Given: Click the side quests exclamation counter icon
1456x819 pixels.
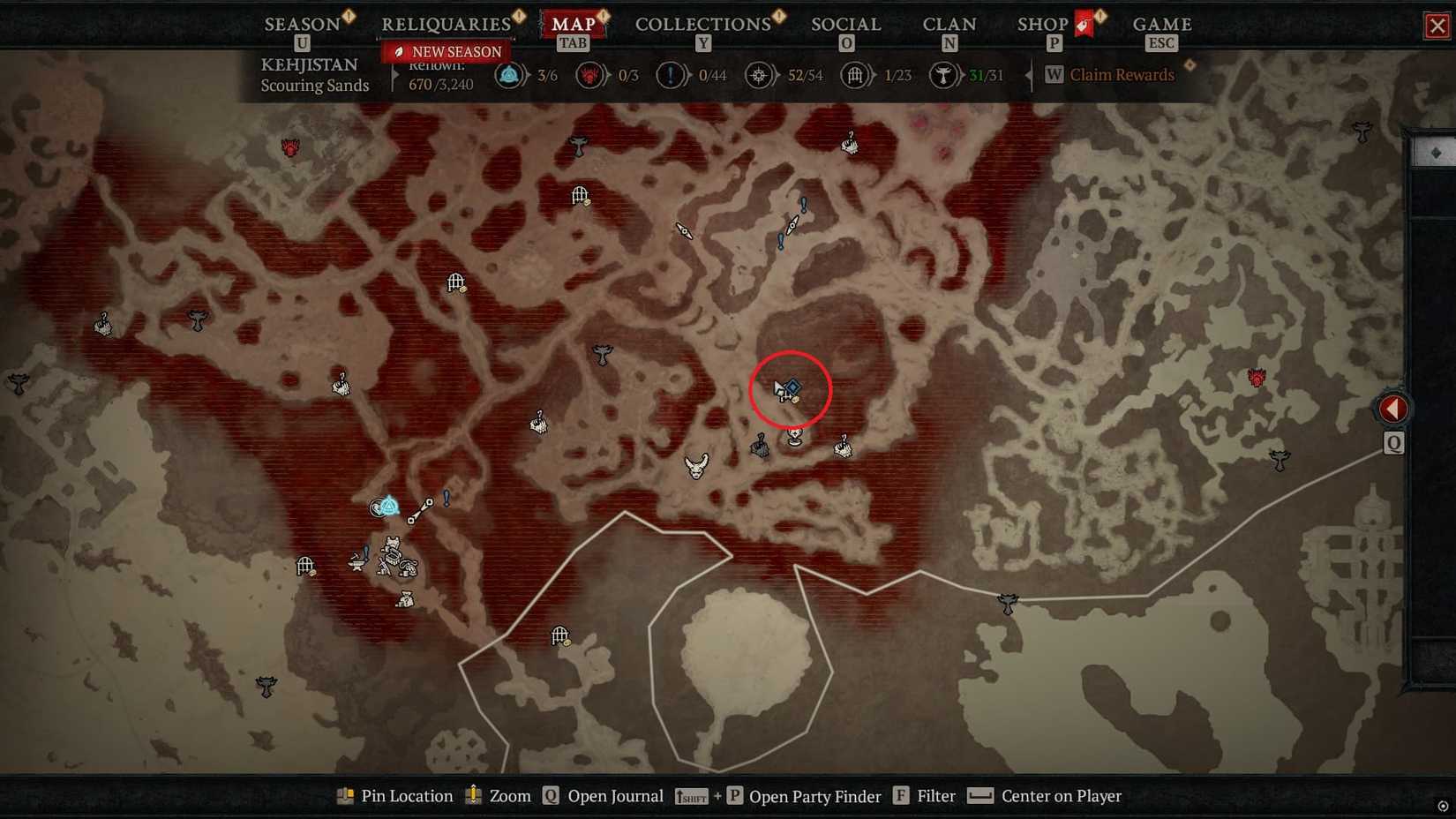Looking at the screenshot, I should 670,75.
